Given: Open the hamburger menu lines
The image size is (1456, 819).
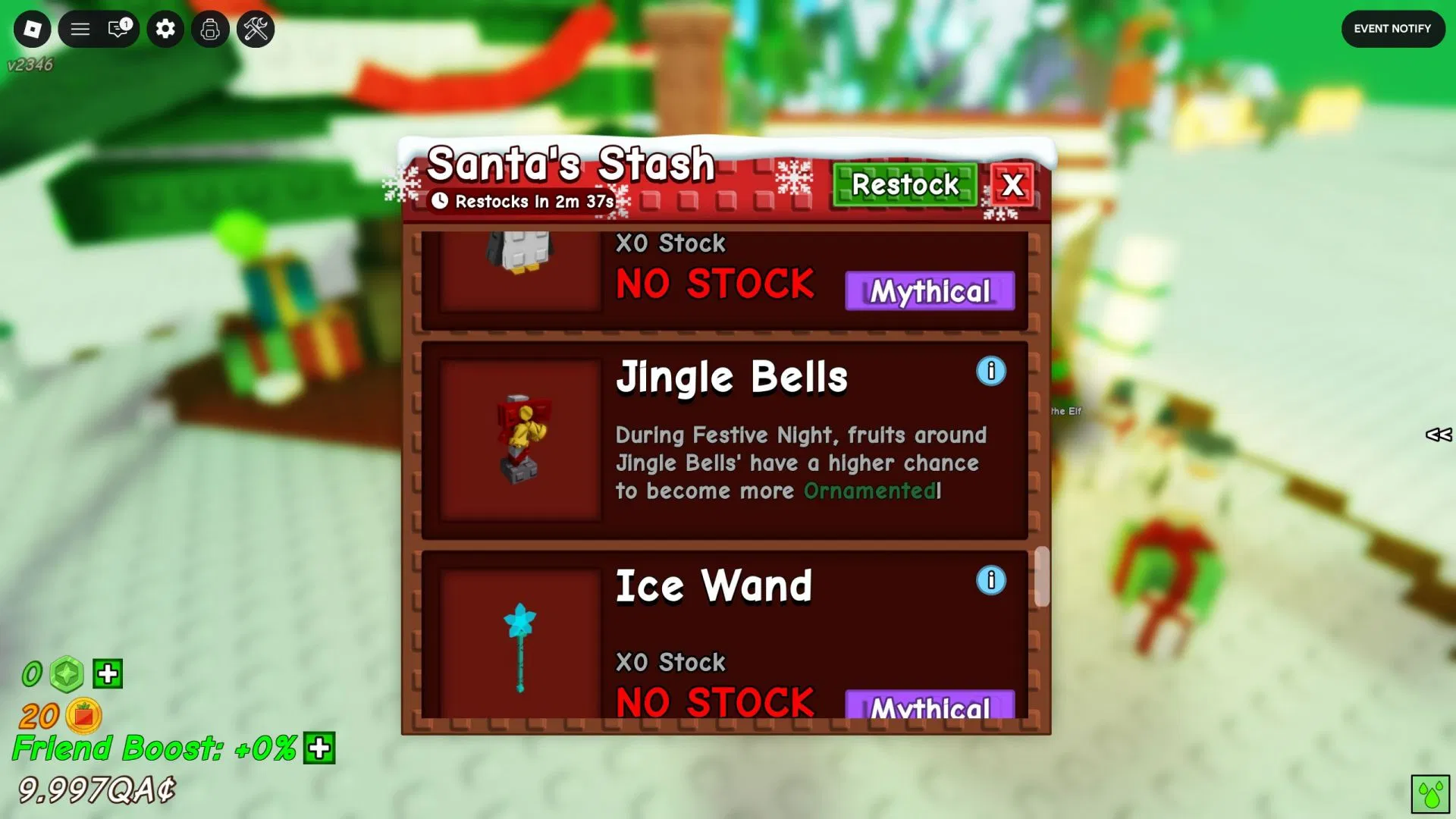Looking at the screenshot, I should (80, 29).
